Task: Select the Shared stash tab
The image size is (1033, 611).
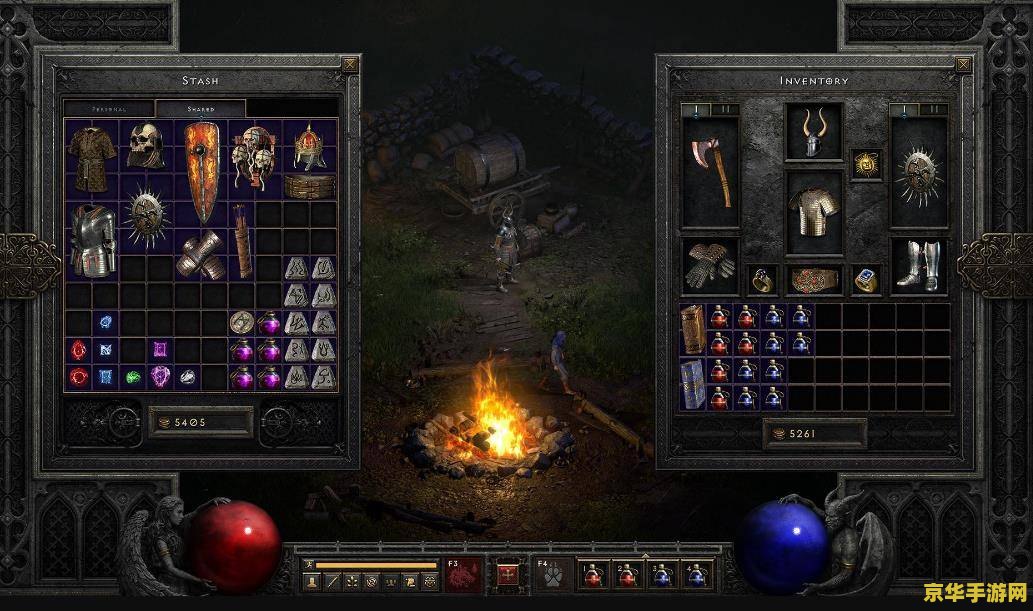Action: 200,108
